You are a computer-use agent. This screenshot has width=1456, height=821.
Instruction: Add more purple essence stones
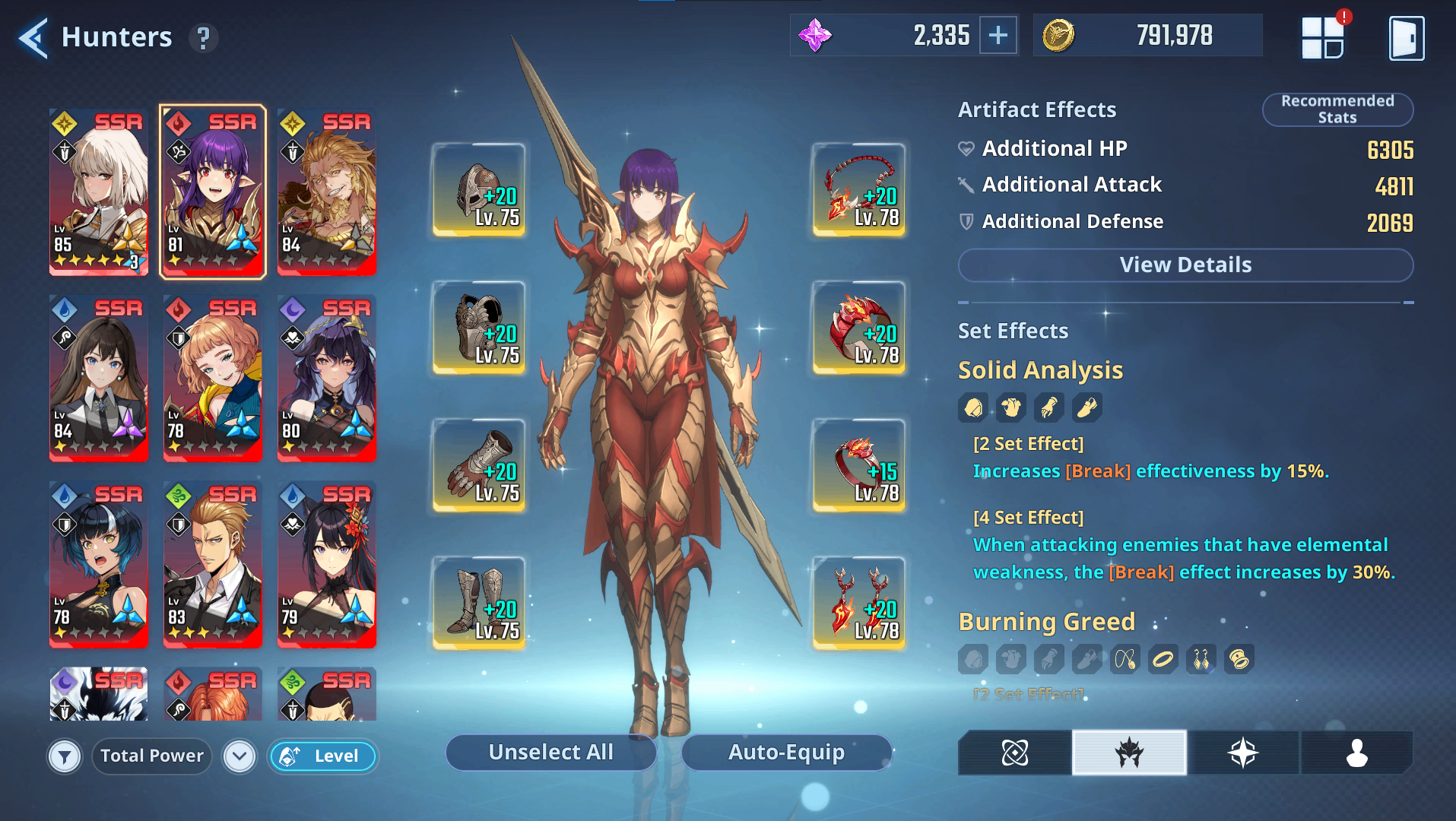click(x=998, y=36)
